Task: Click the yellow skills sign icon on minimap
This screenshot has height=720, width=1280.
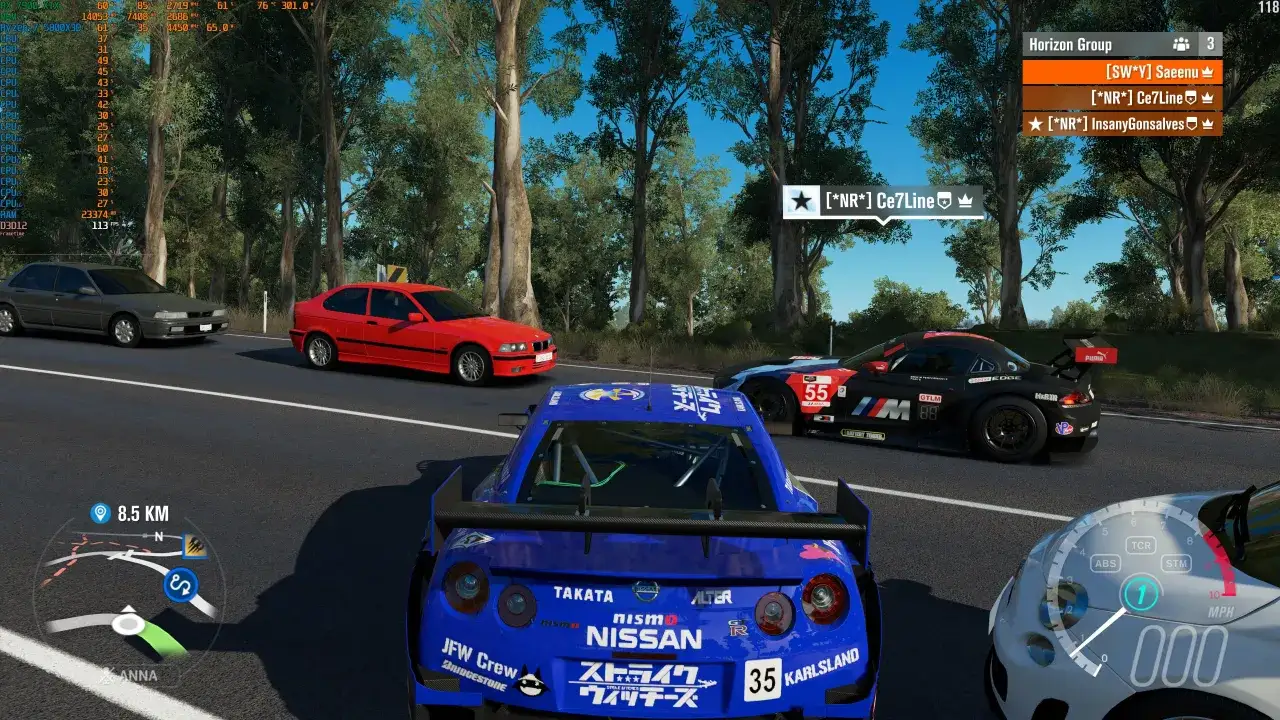Action: coord(193,544)
